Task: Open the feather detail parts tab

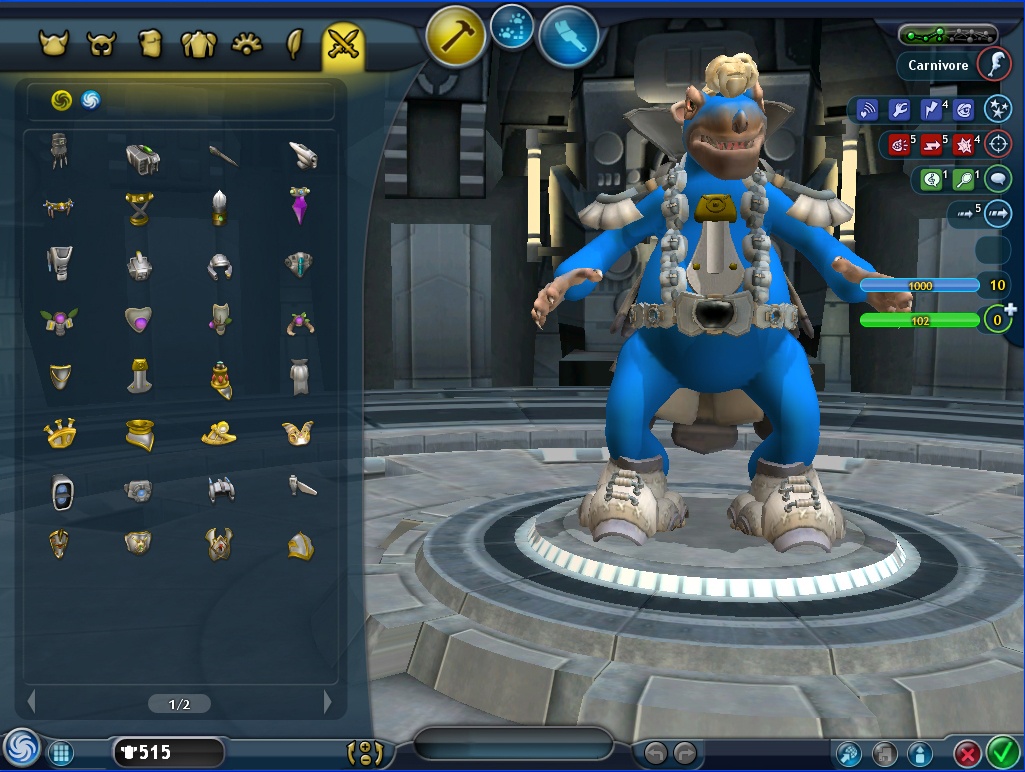Action: tap(295, 44)
